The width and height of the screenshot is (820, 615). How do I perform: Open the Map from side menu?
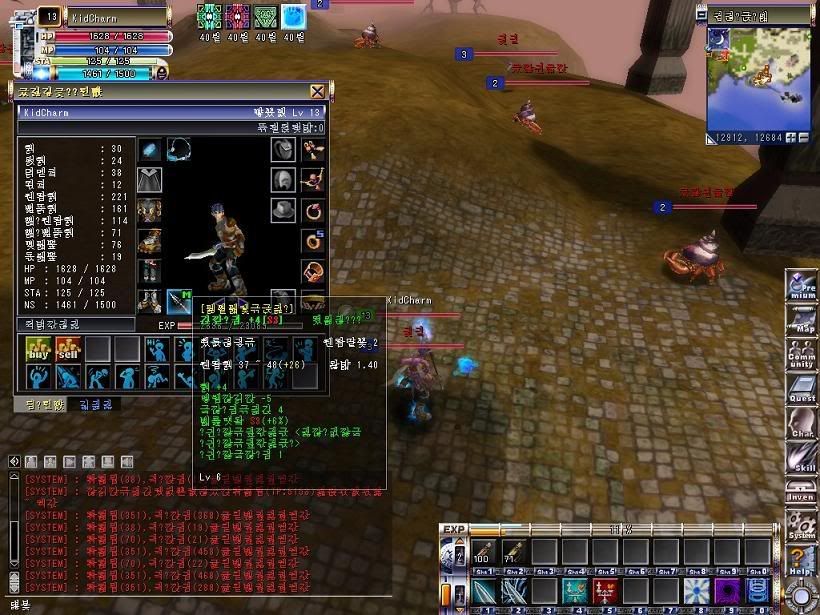click(x=802, y=322)
